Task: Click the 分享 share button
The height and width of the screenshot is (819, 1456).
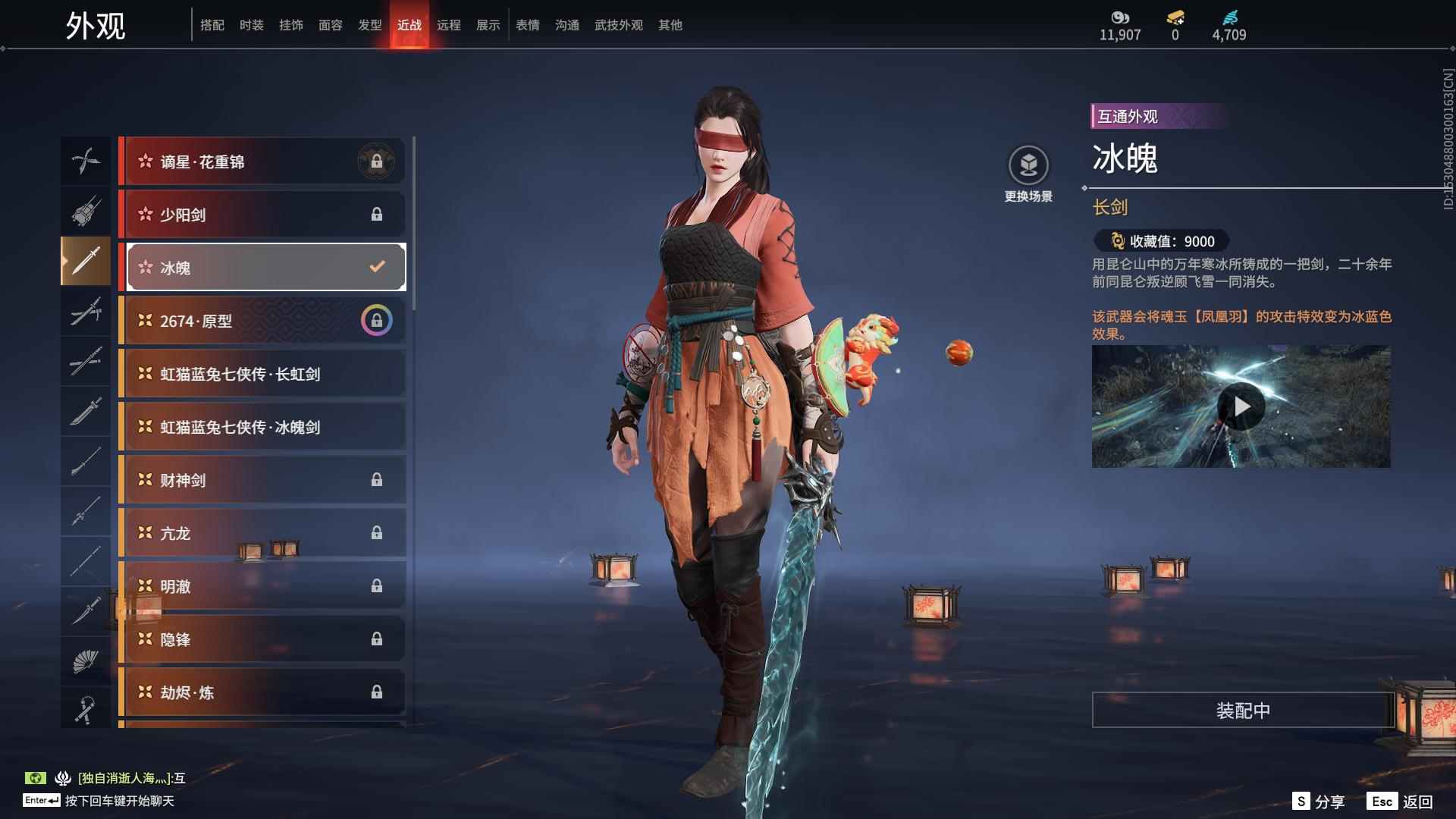Action: coord(1319,802)
